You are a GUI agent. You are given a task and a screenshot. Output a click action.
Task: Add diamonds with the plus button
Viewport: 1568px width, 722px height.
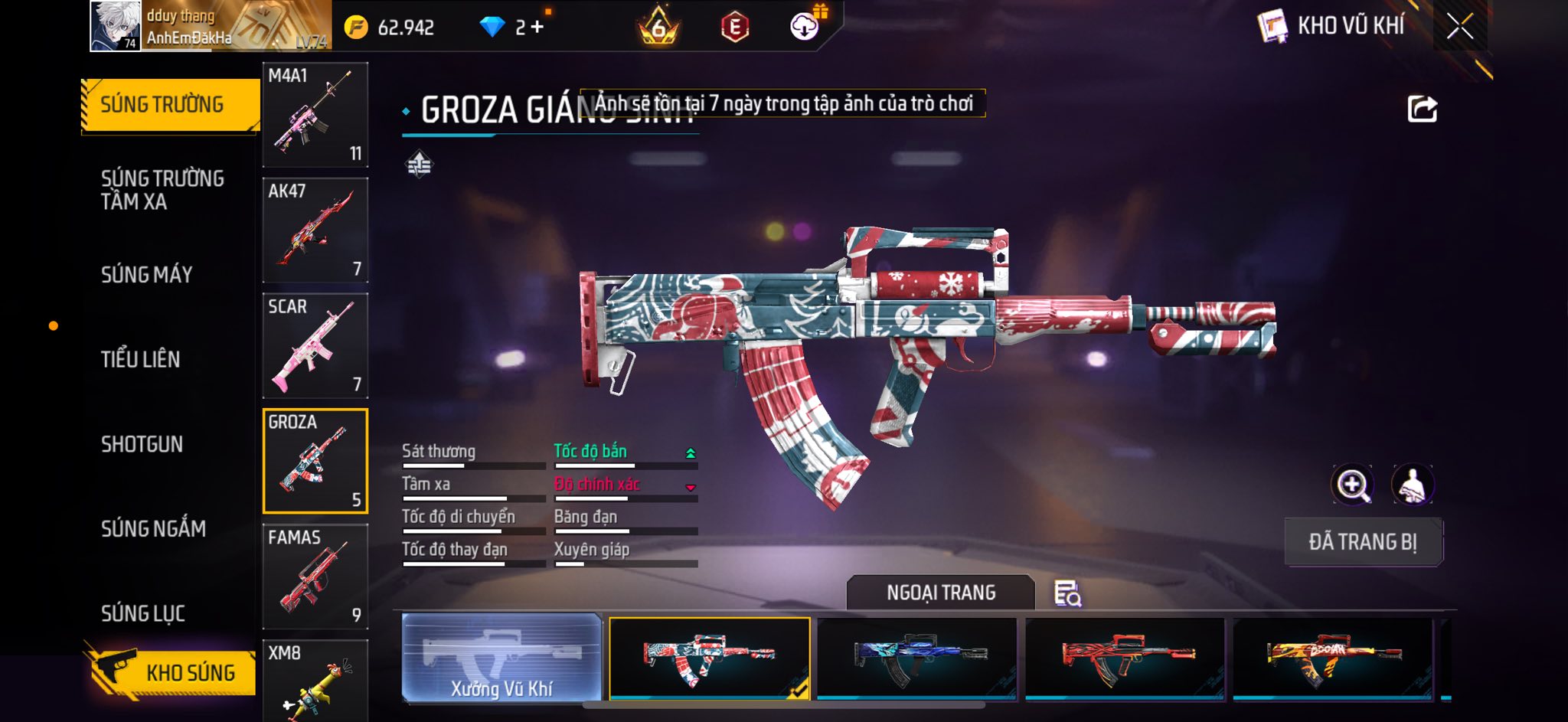(537, 28)
